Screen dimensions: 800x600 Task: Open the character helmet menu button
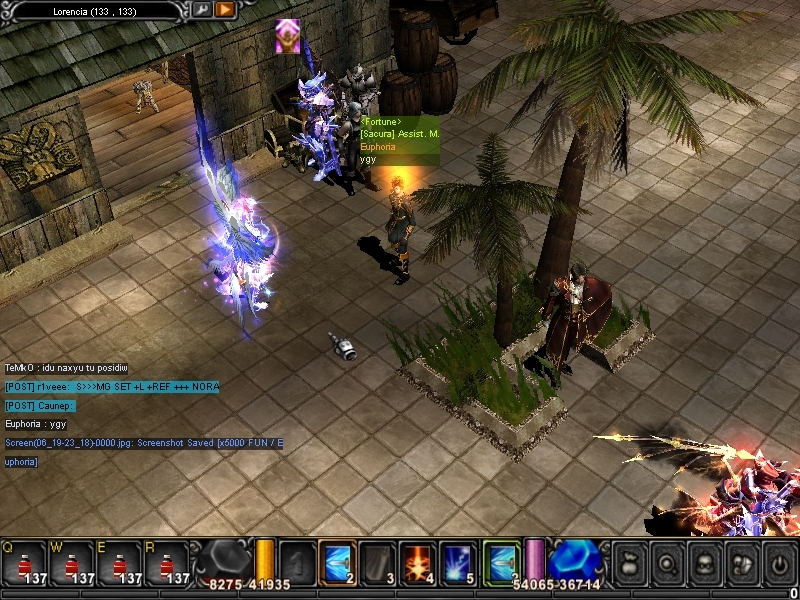[x=704, y=562]
